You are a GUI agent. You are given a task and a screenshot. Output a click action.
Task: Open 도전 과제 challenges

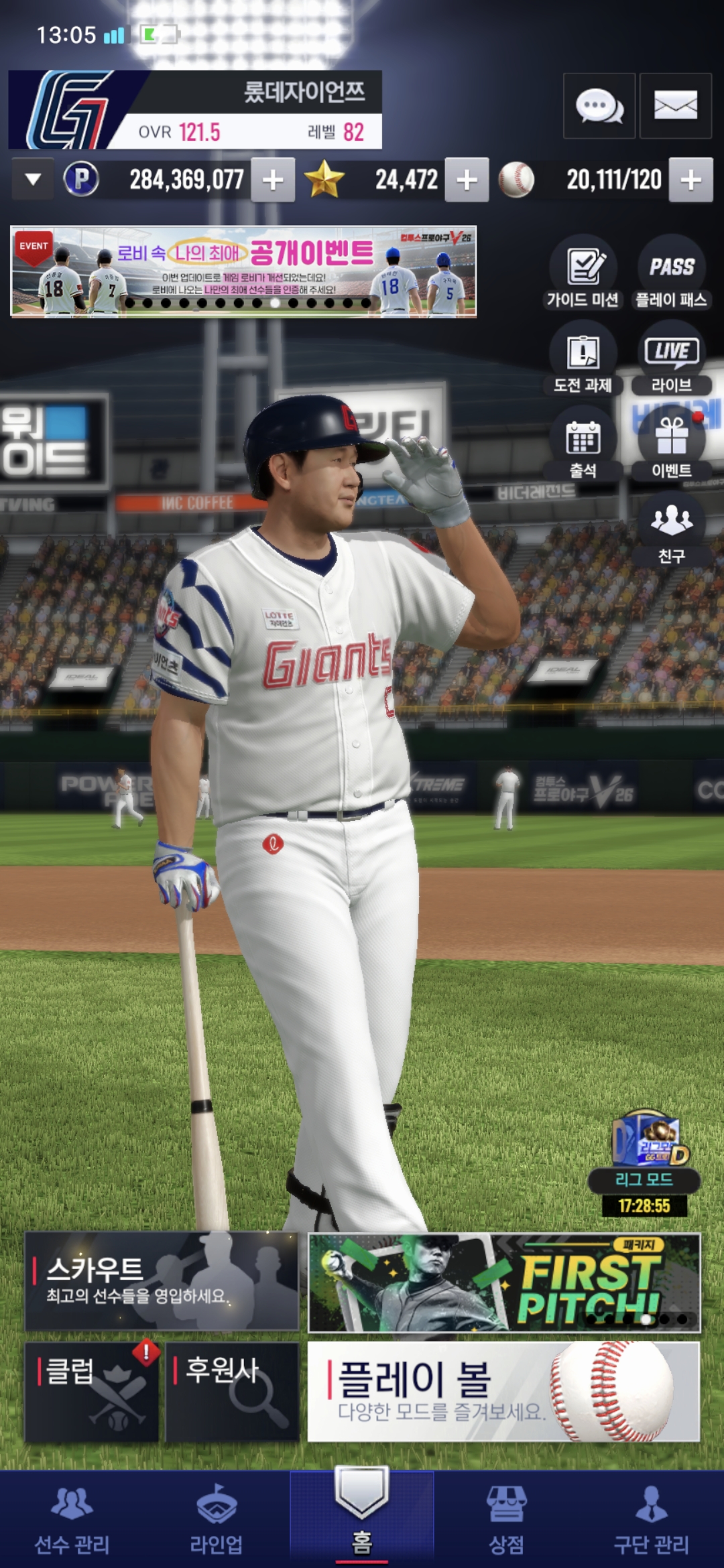tap(583, 359)
